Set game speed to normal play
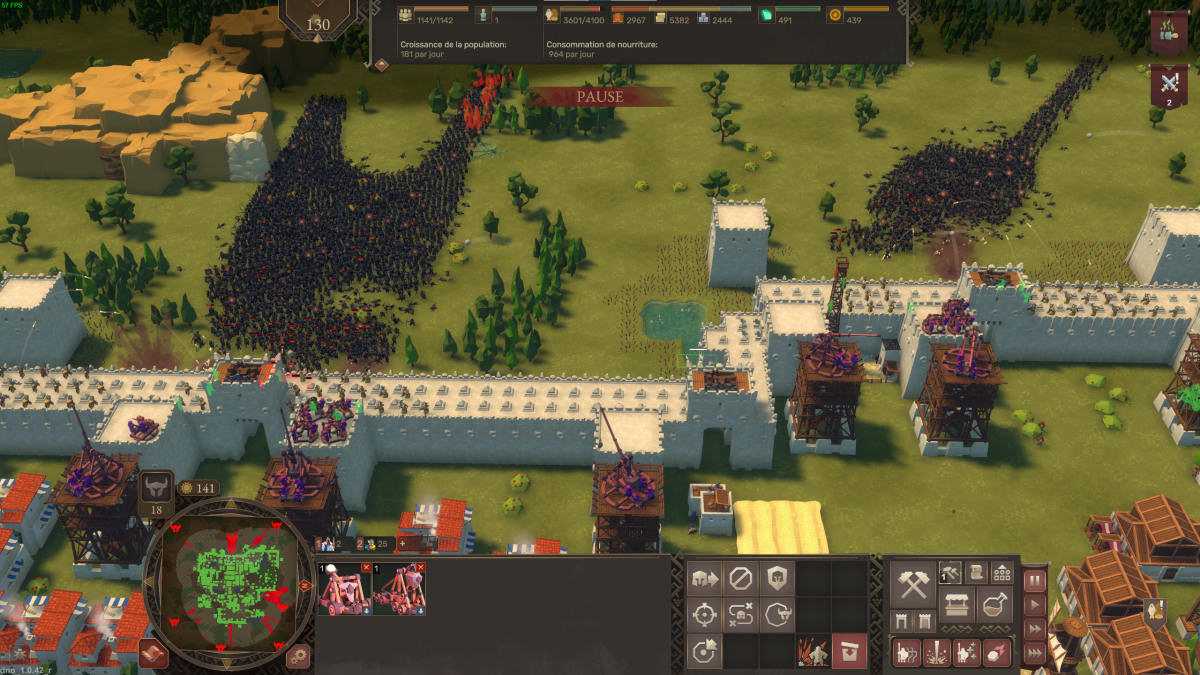The width and height of the screenshot is (1200, 675). [1035, 605]
